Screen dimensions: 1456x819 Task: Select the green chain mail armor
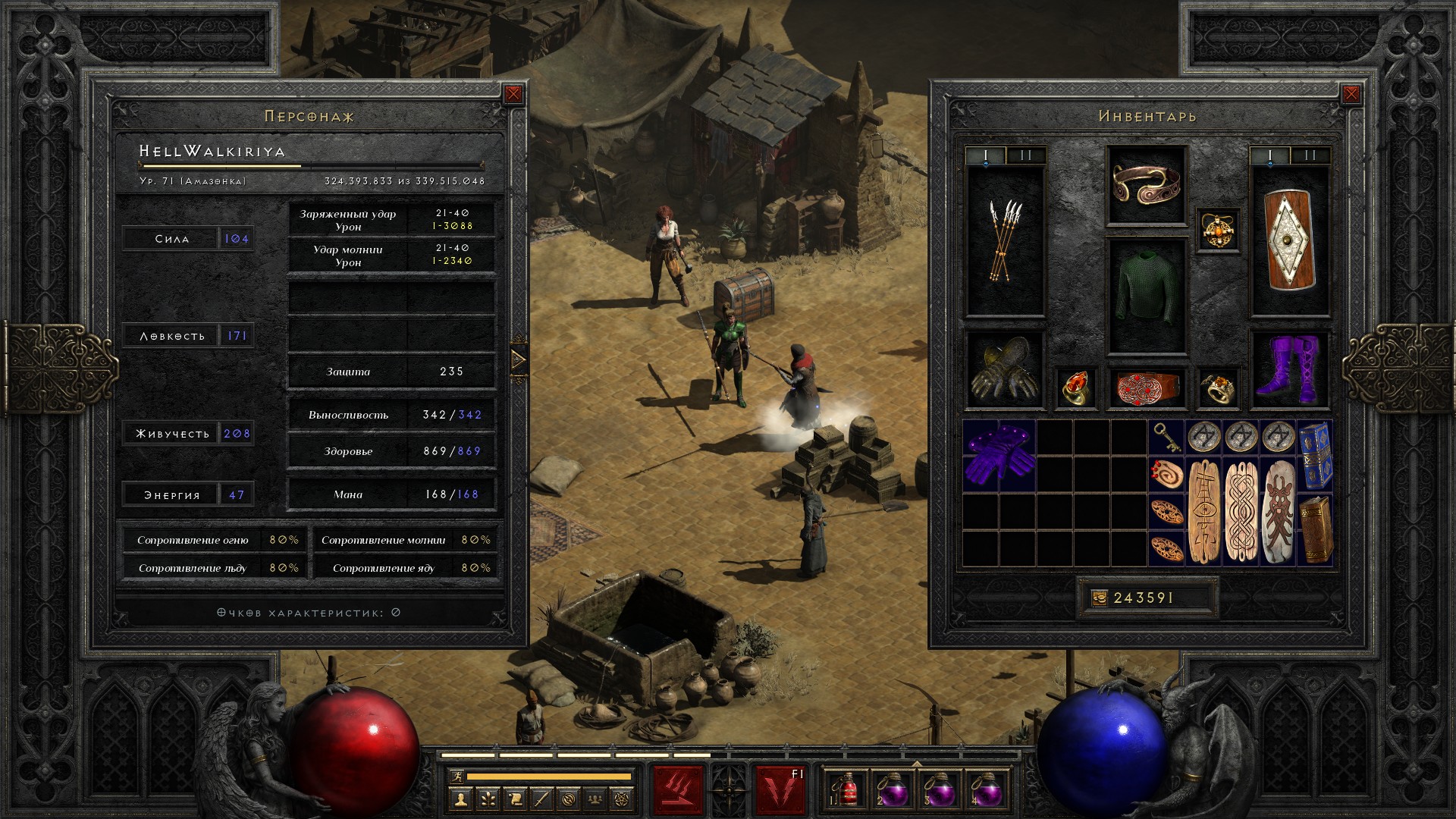click(1146, 296)
